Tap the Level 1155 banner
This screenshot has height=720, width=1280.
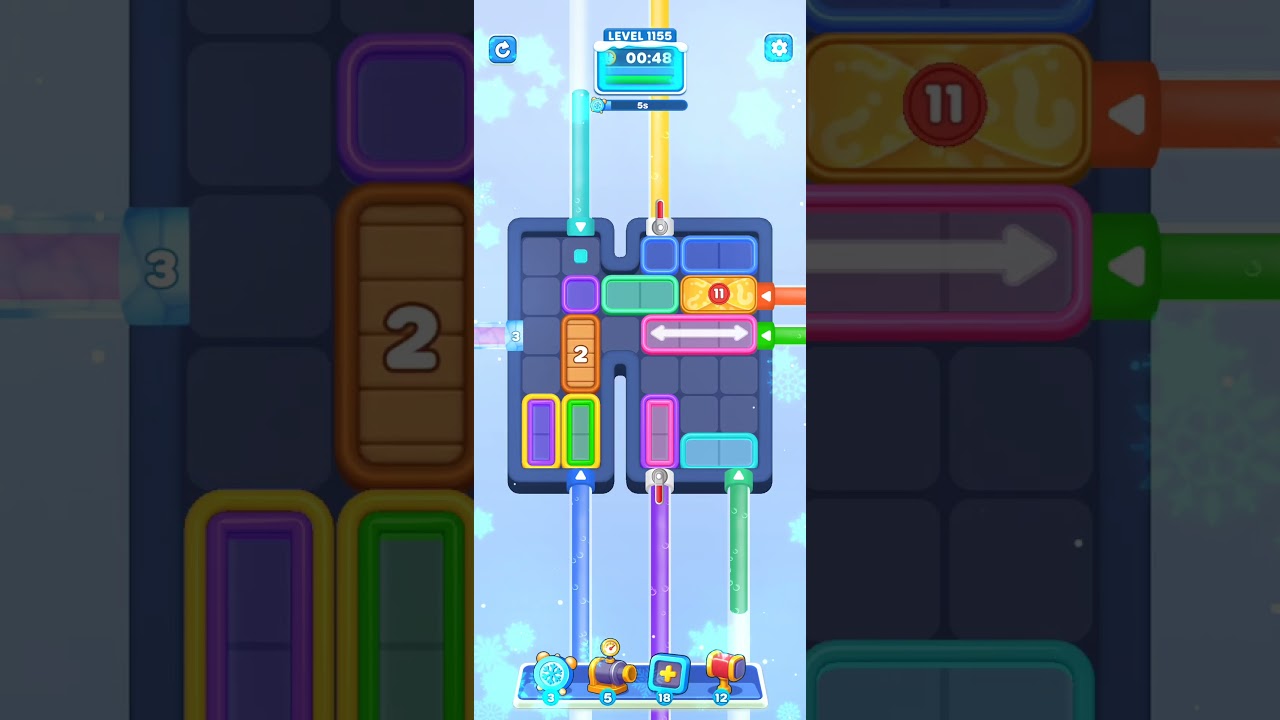coord(640,34)
